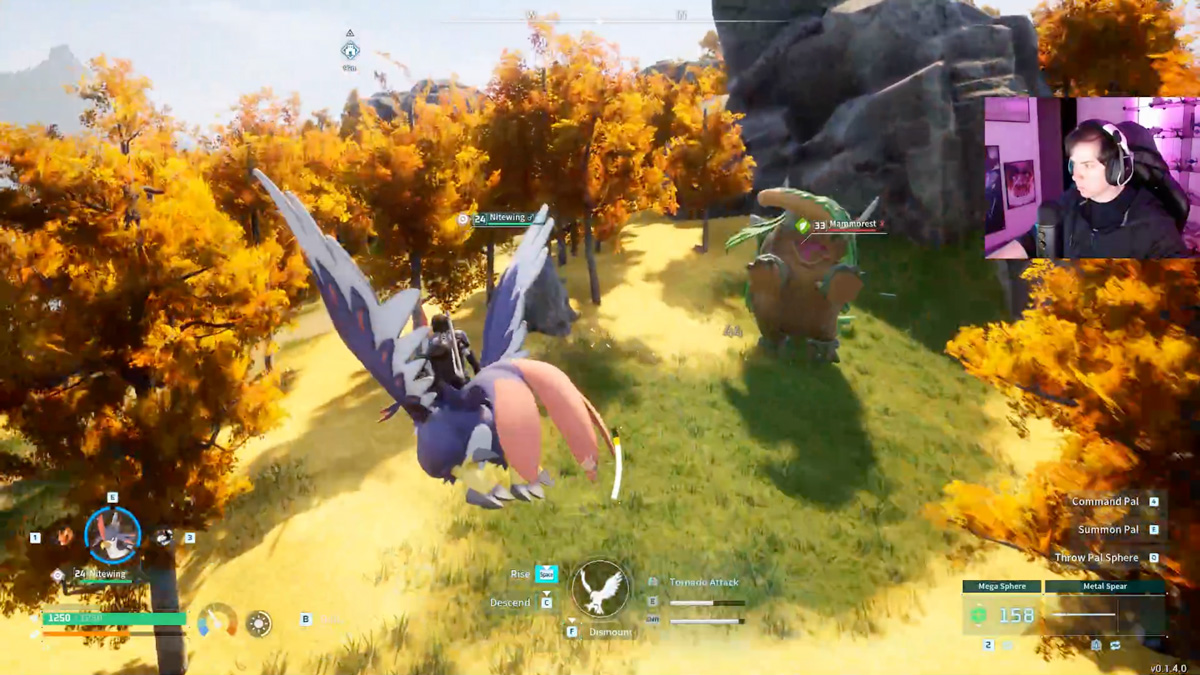Image resolution: width=1200 pixels, height=675 pixels.
Task: Click the temperature gauge dial
Action: pyautogui.click(x=217, y=621)
